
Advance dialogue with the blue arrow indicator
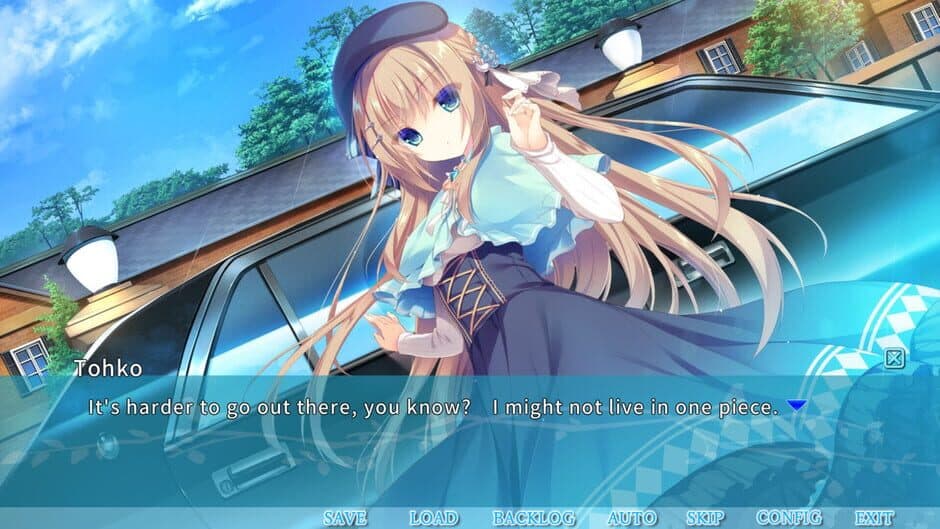796,406
